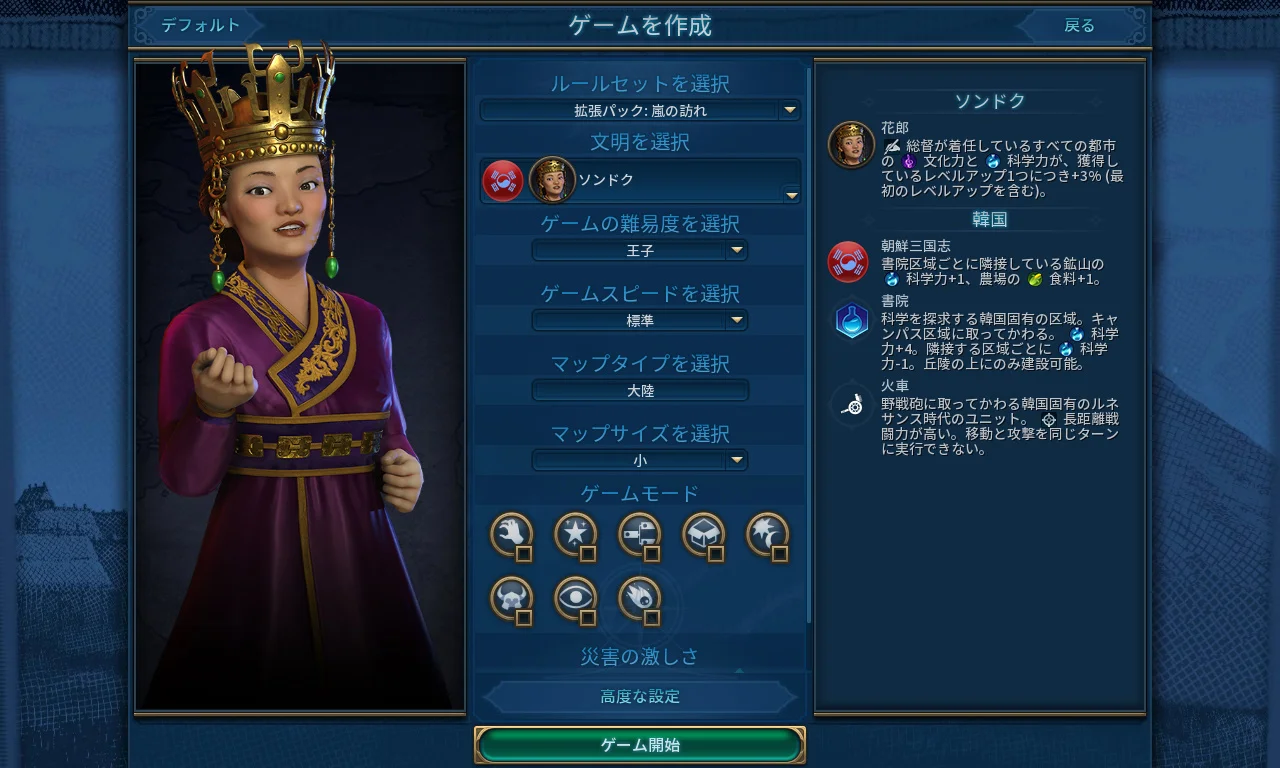Open the map size dropdown set to 小

640,460
